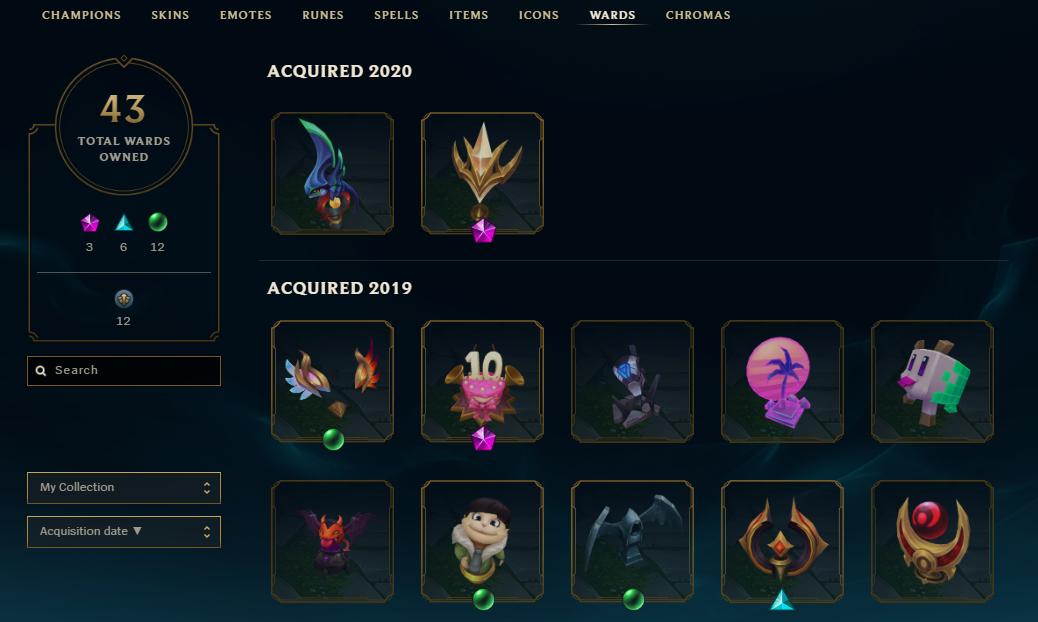The image size is (1038, 622).
Task: Open the My Collection dropdown
Action: point(124,488)
